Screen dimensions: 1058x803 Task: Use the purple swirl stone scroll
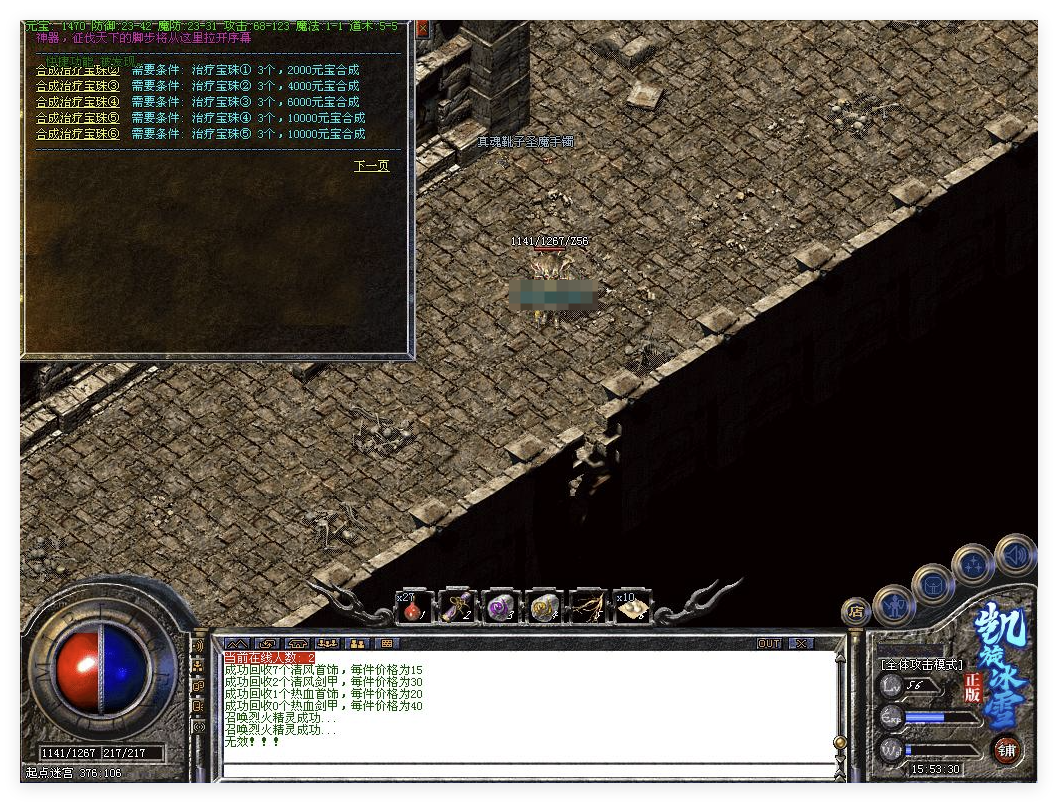(x=499, y=607)
